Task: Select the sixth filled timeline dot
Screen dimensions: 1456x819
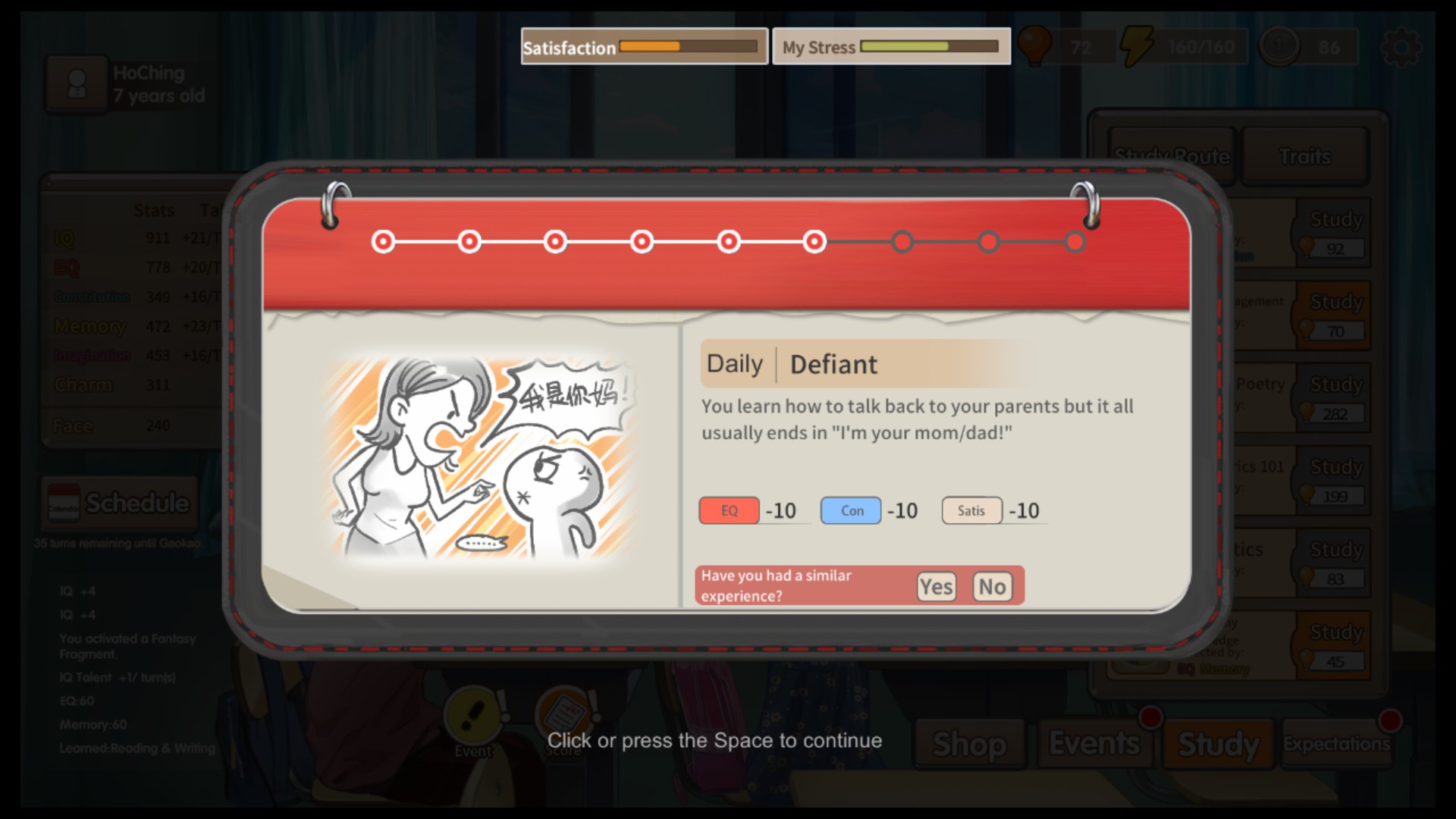Action: [814, 241]
